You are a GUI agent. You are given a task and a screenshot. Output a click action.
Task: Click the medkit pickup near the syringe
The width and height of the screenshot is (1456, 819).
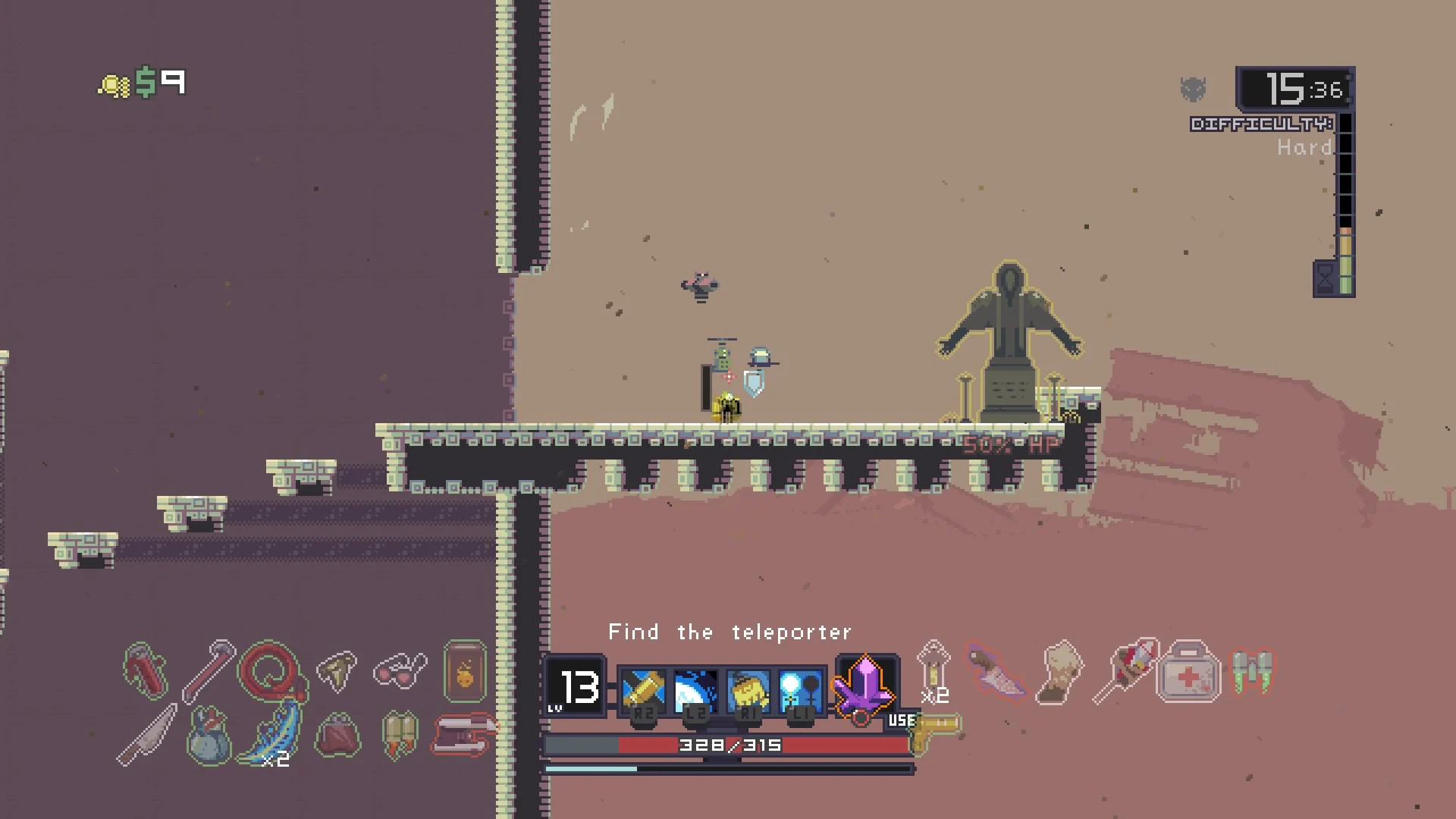pyautogui.click(x=1189, y=671)
